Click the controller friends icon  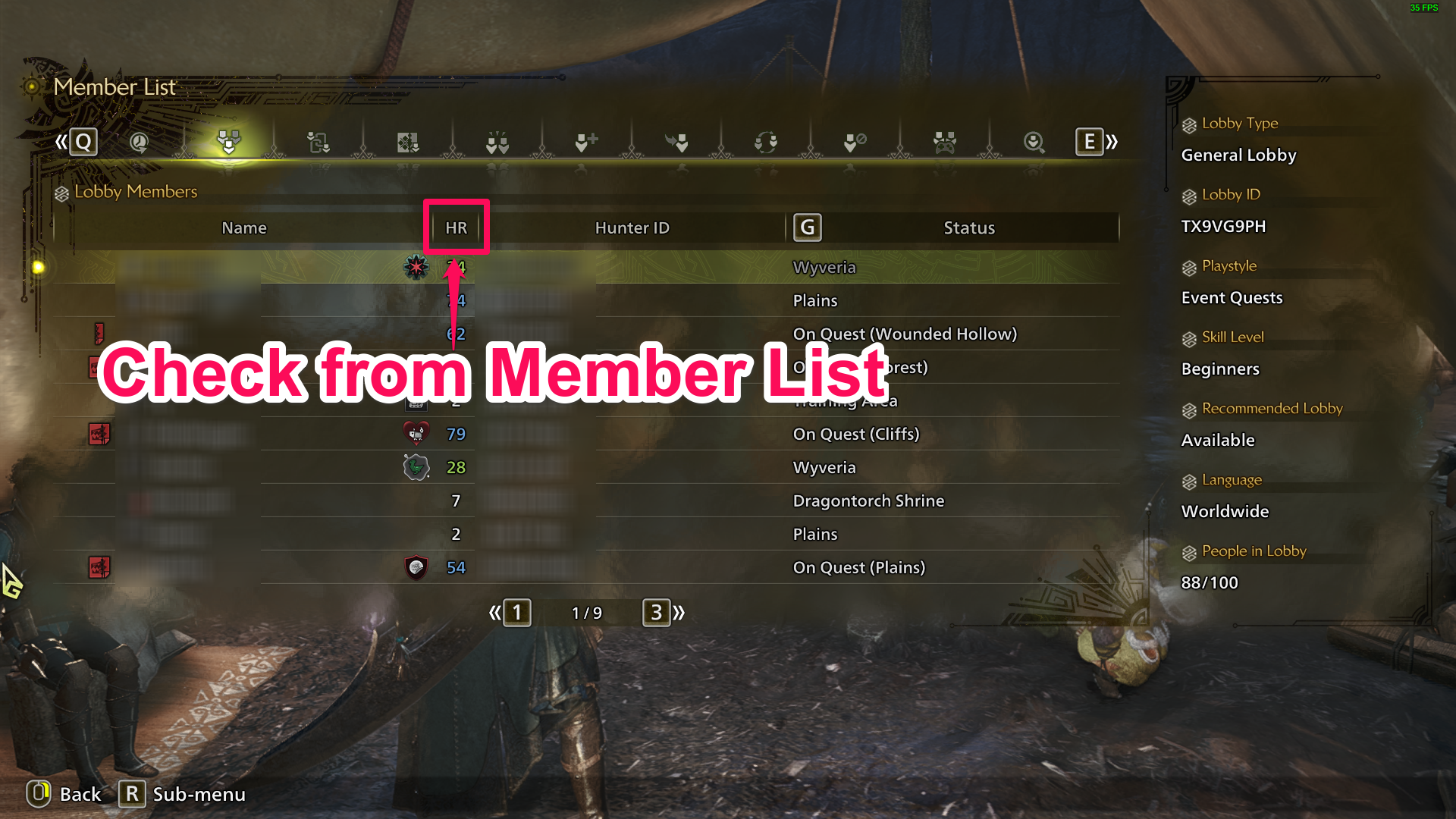click(x=943, y=142)
